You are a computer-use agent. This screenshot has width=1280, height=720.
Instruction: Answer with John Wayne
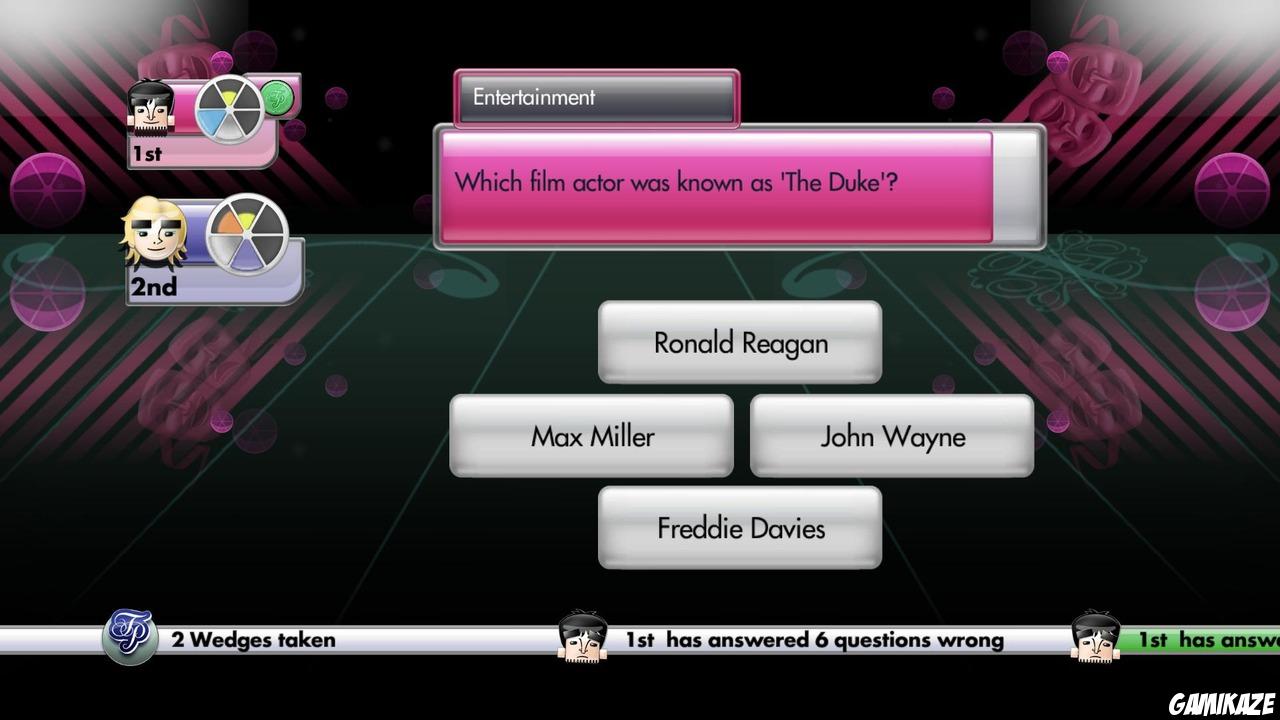coord(891,436)
